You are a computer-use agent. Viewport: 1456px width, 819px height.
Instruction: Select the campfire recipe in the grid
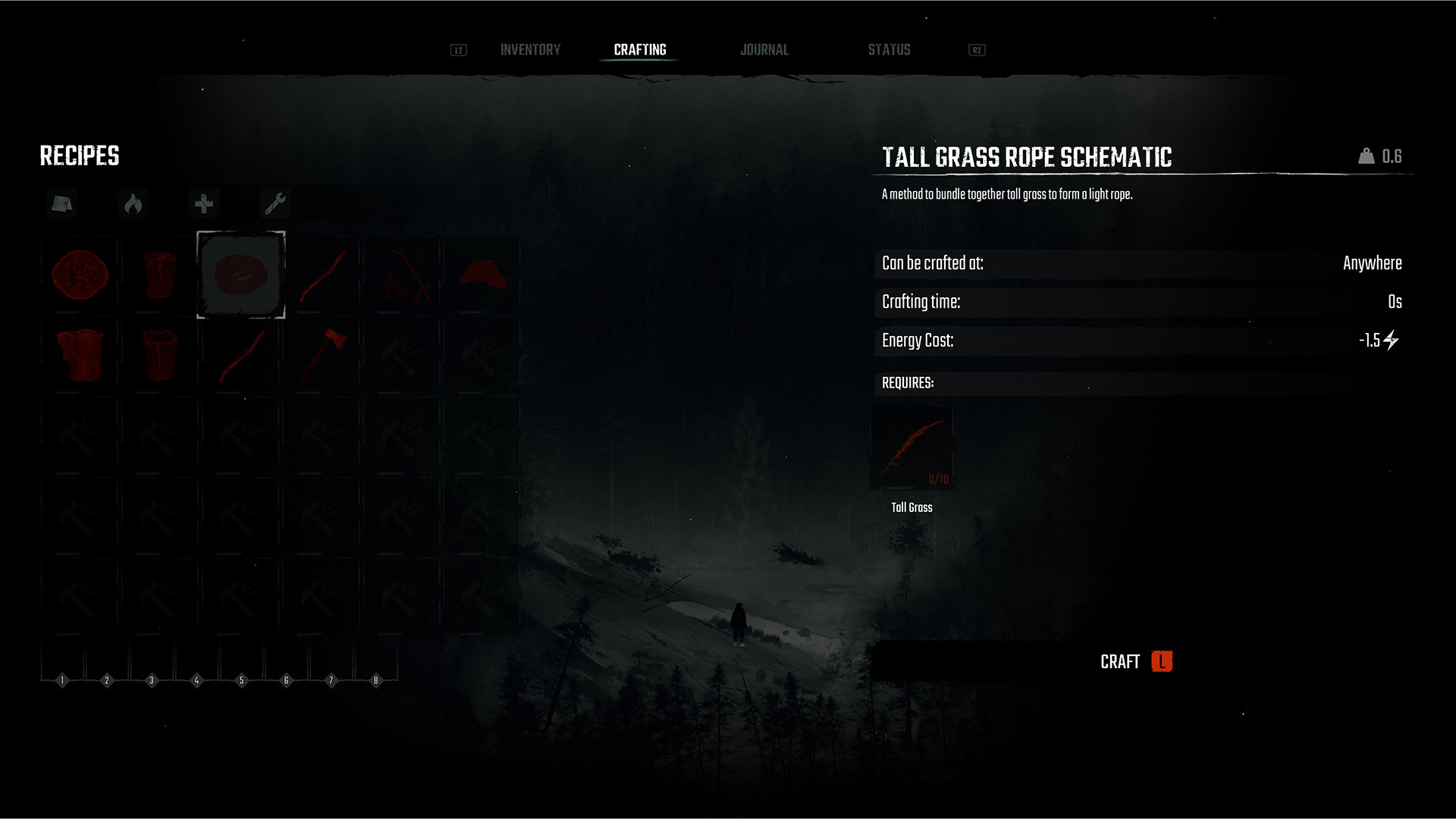tap(81, 275)
